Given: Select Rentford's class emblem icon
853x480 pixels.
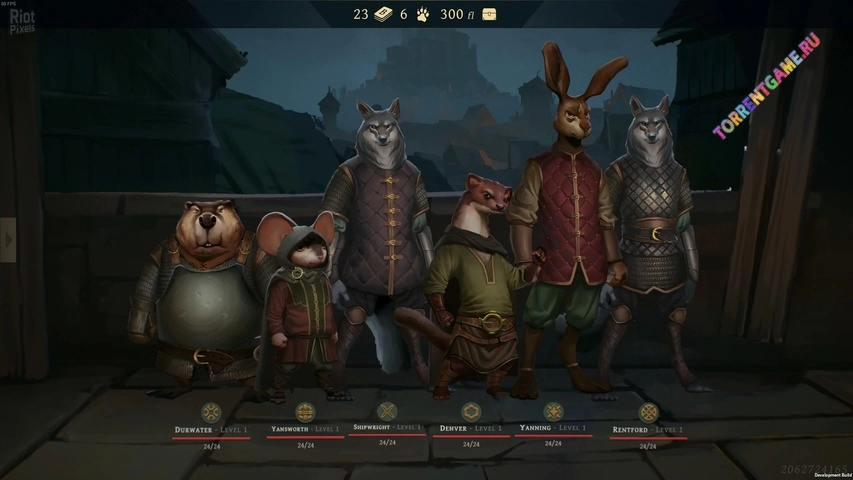Looking at the screenshot, I should point(648,412).
